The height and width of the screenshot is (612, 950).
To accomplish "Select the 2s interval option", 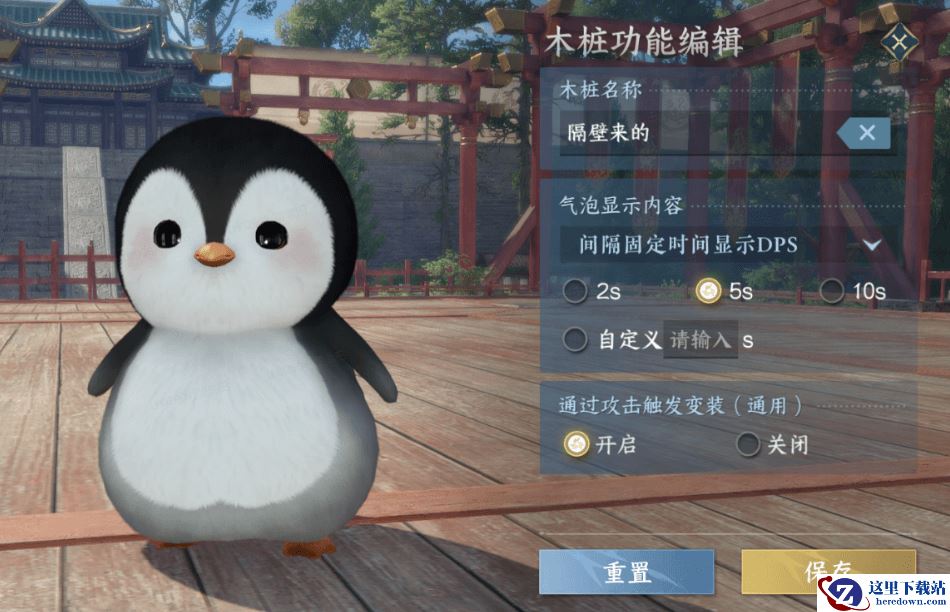I will [x=576, y=291].
